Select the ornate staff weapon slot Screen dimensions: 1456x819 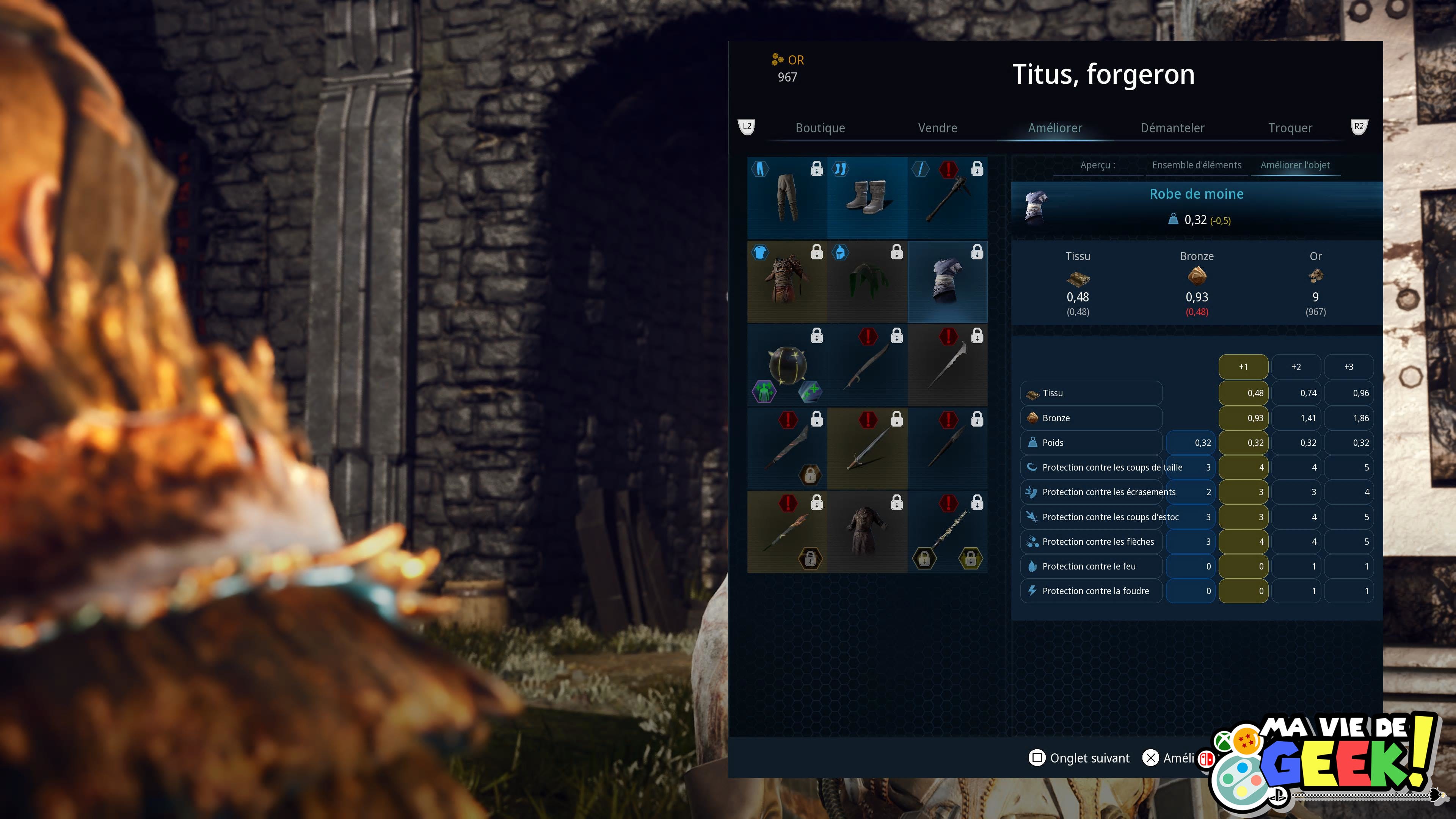[947, 531]
